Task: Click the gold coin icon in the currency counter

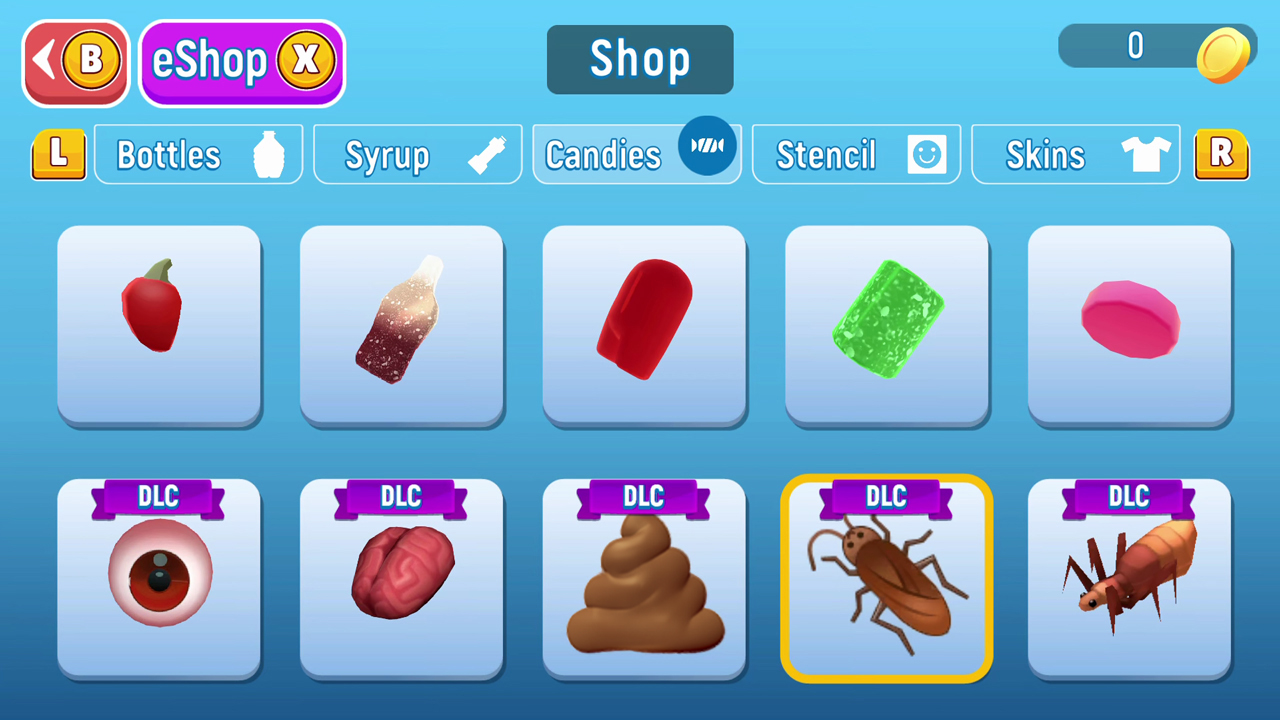Action: pos(1225,55)
